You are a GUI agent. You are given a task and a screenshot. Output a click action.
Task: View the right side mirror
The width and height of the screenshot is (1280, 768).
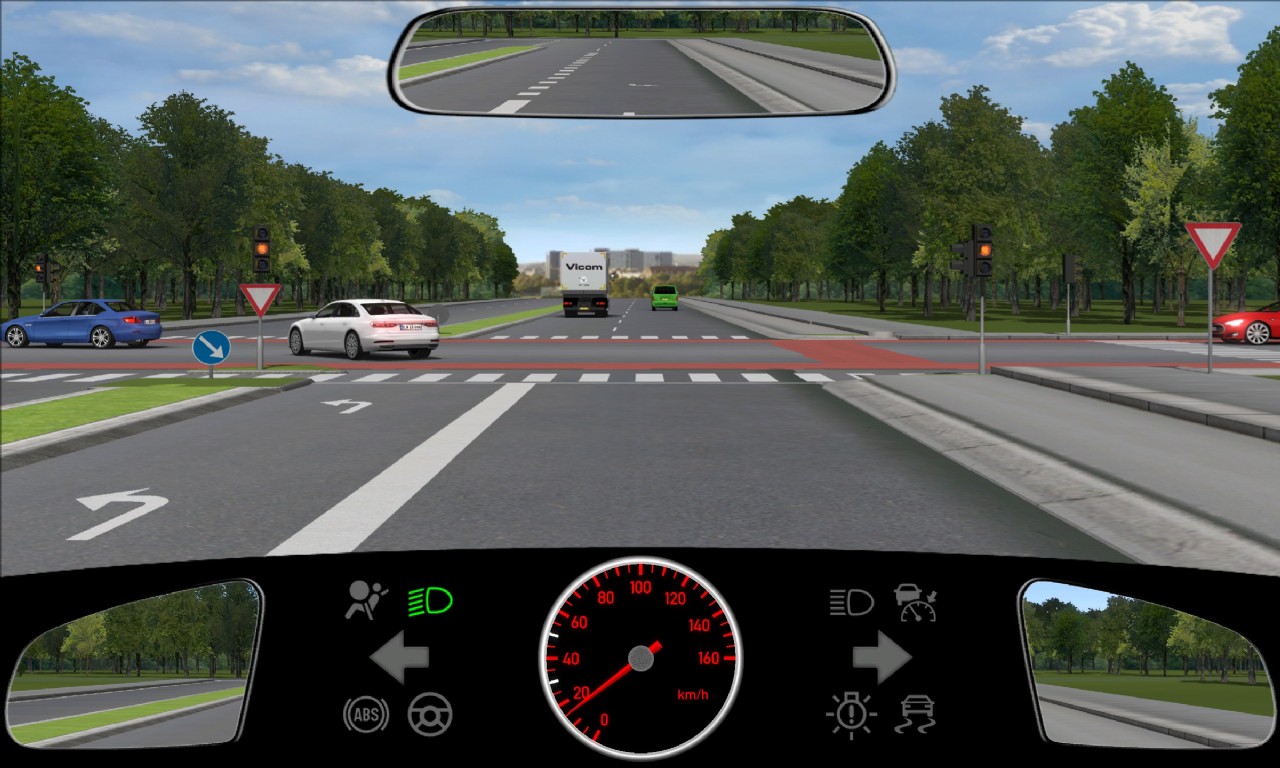tap(1146, 662)
